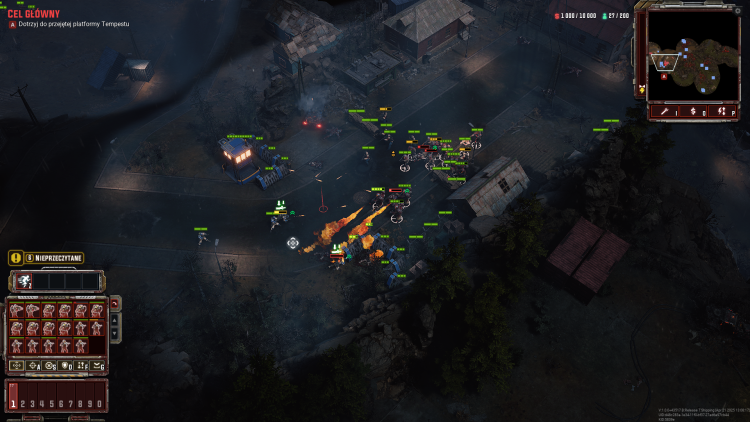Viewport: 750px width, 422px height.
Task: Click the yellow exclamation alert icon
Action: 15,257
